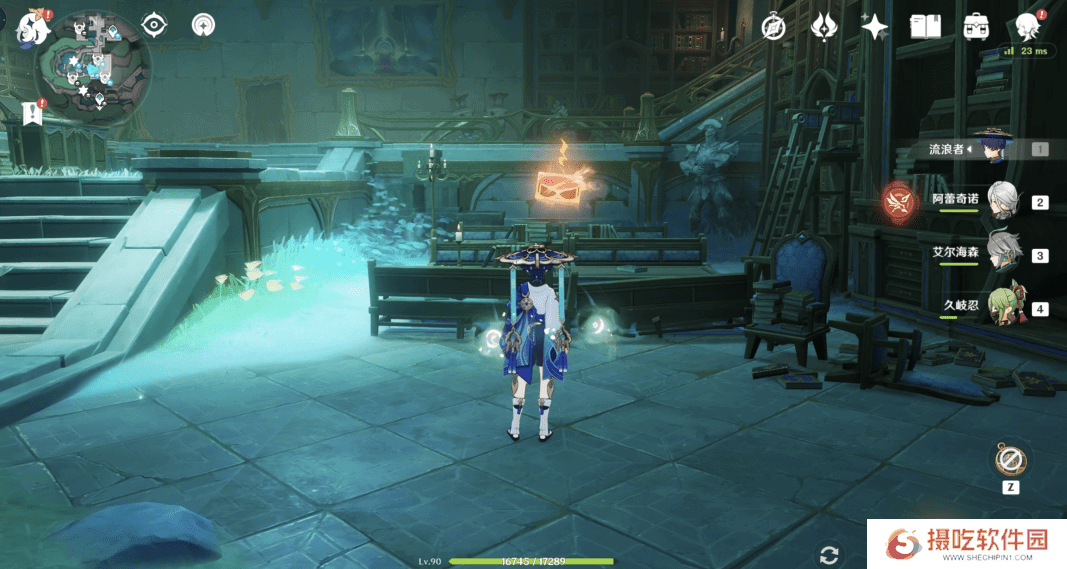The width and height of the screenshot is (1067, 569).
Task: Click the circular icon right of the eye icon
Action: tap(203, 25)
